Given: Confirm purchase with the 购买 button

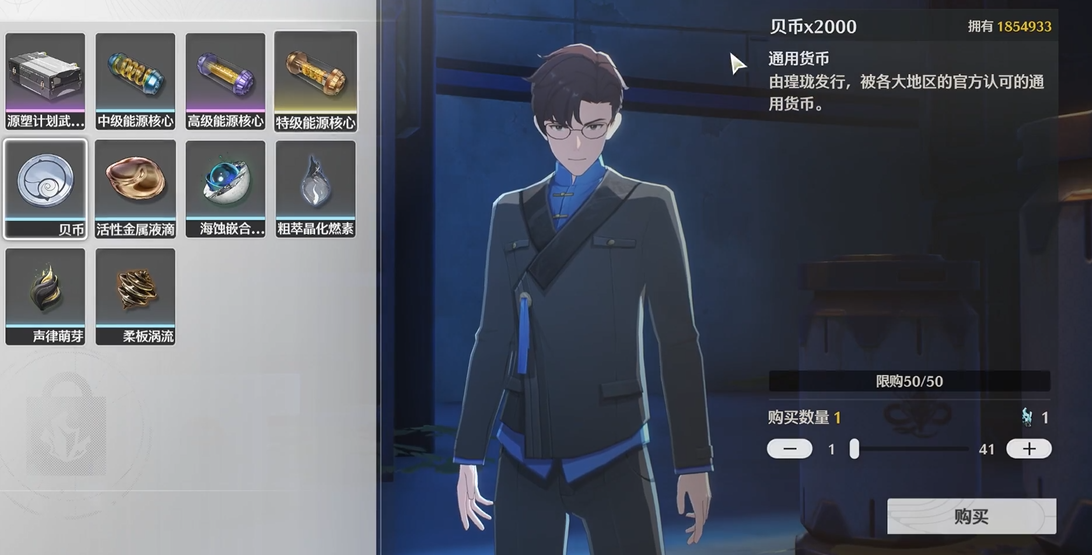Looking at the screenshot, I should (x=971, y=516).
